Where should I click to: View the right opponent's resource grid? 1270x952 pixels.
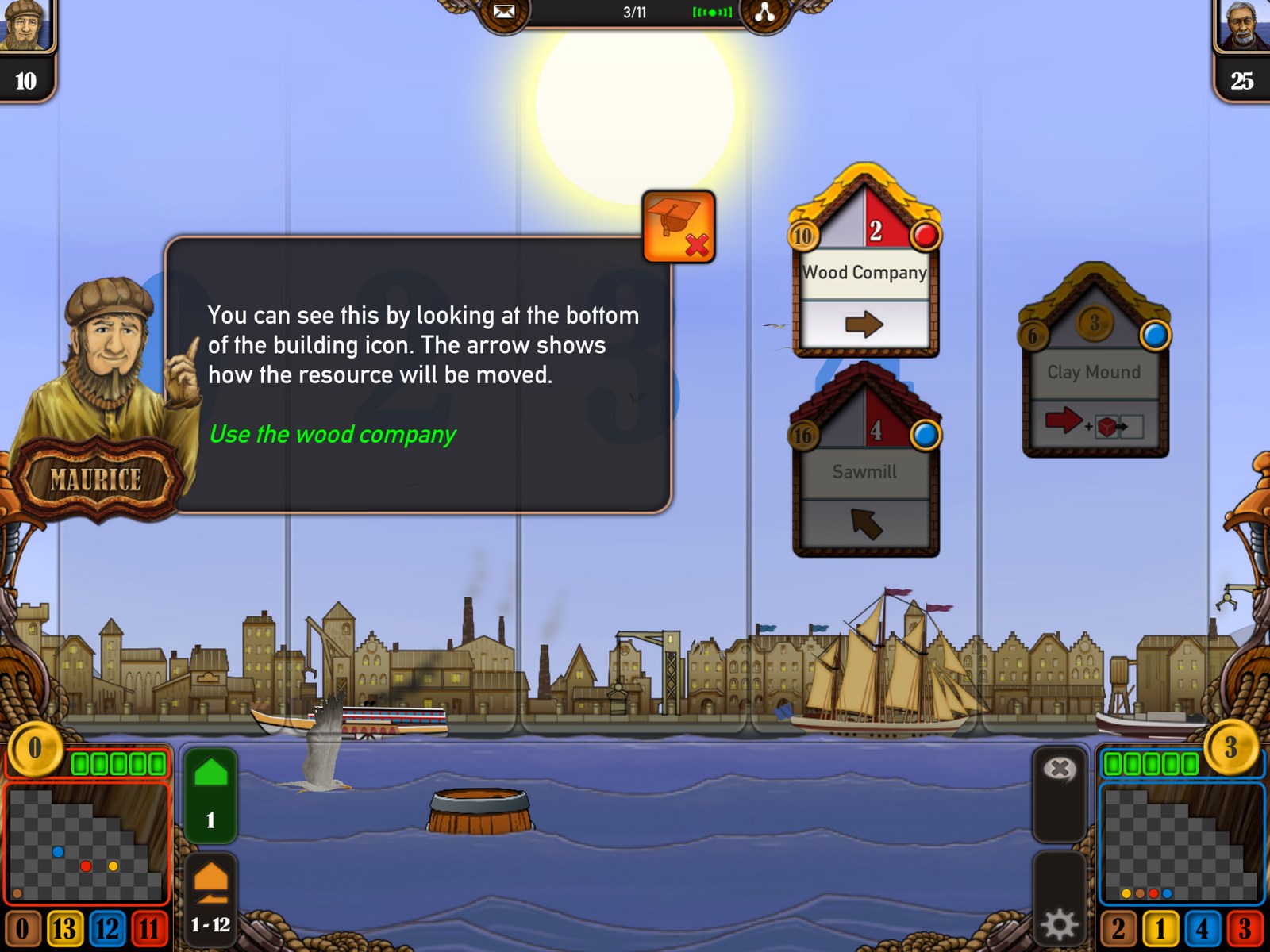point(1180,843)
